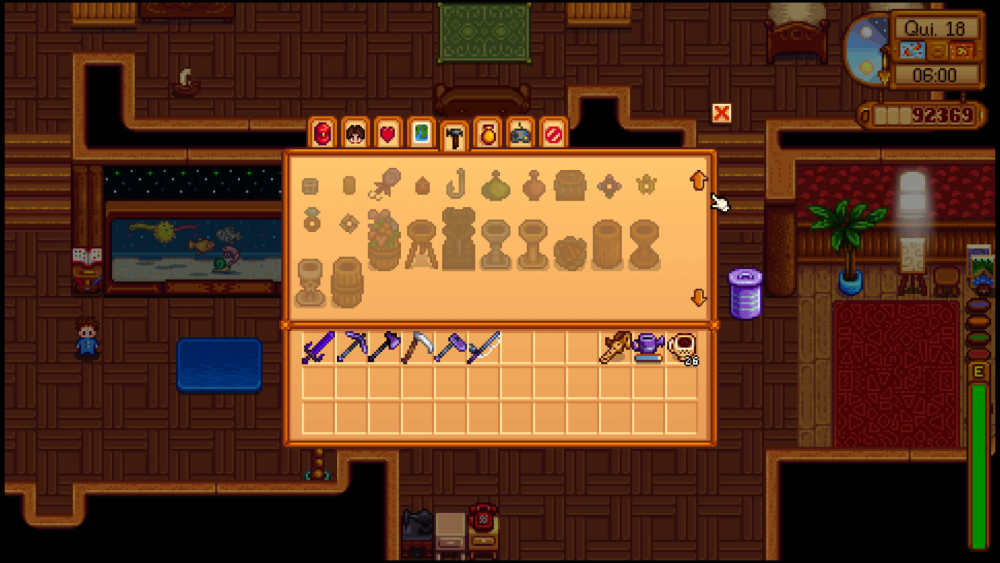1000x563 pixels.
Task: Open the heart relationships tab
Action: click(387, 134)
